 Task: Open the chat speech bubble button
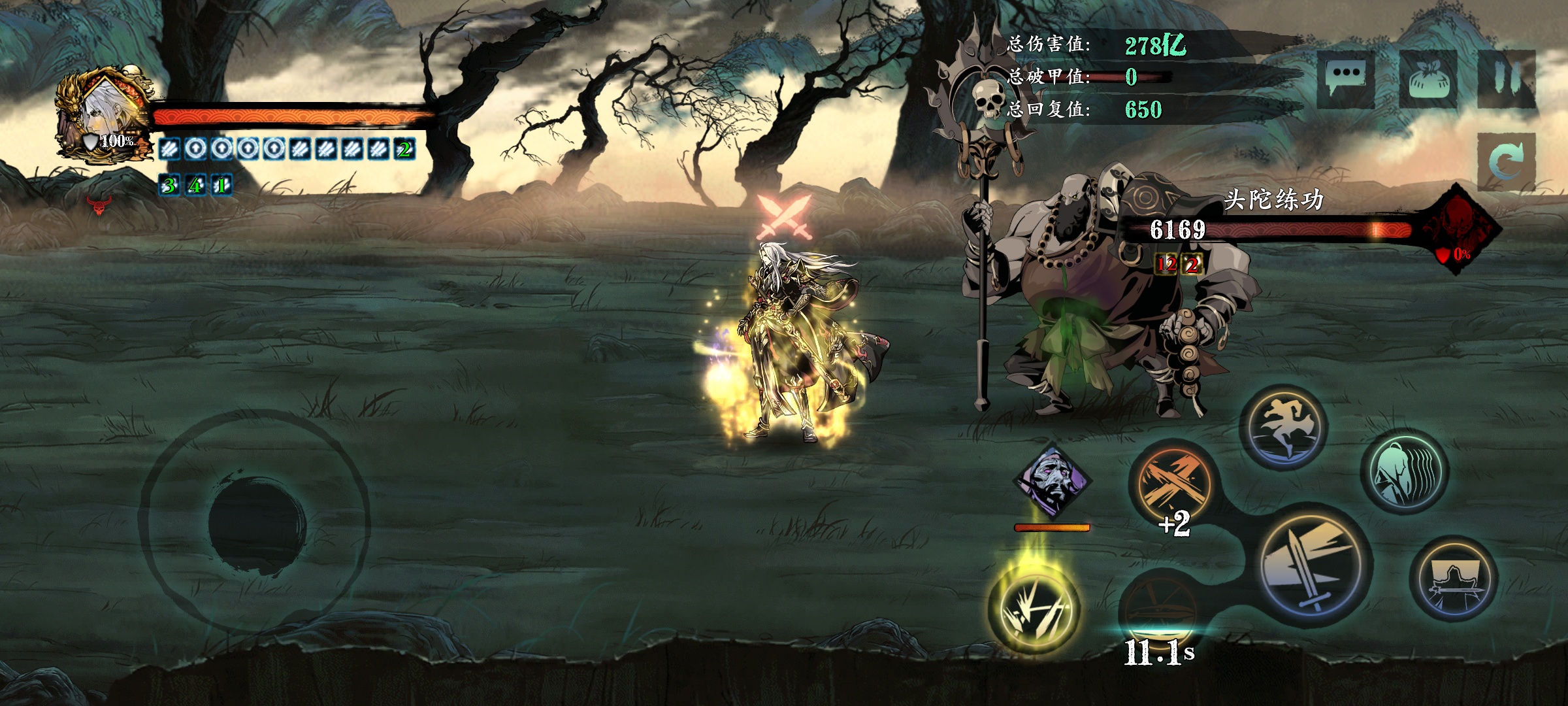1345,78
